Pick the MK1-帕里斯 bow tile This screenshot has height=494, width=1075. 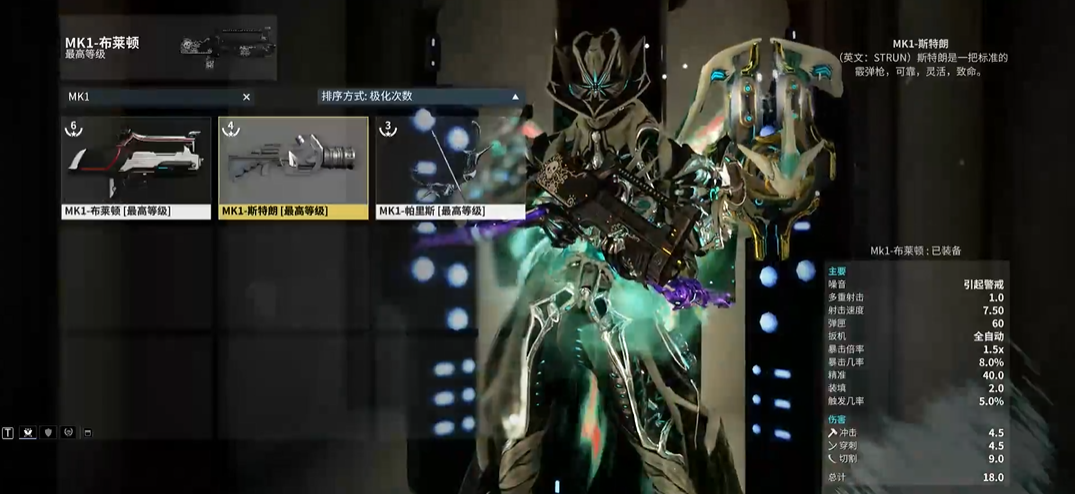[x=450, y=167]
